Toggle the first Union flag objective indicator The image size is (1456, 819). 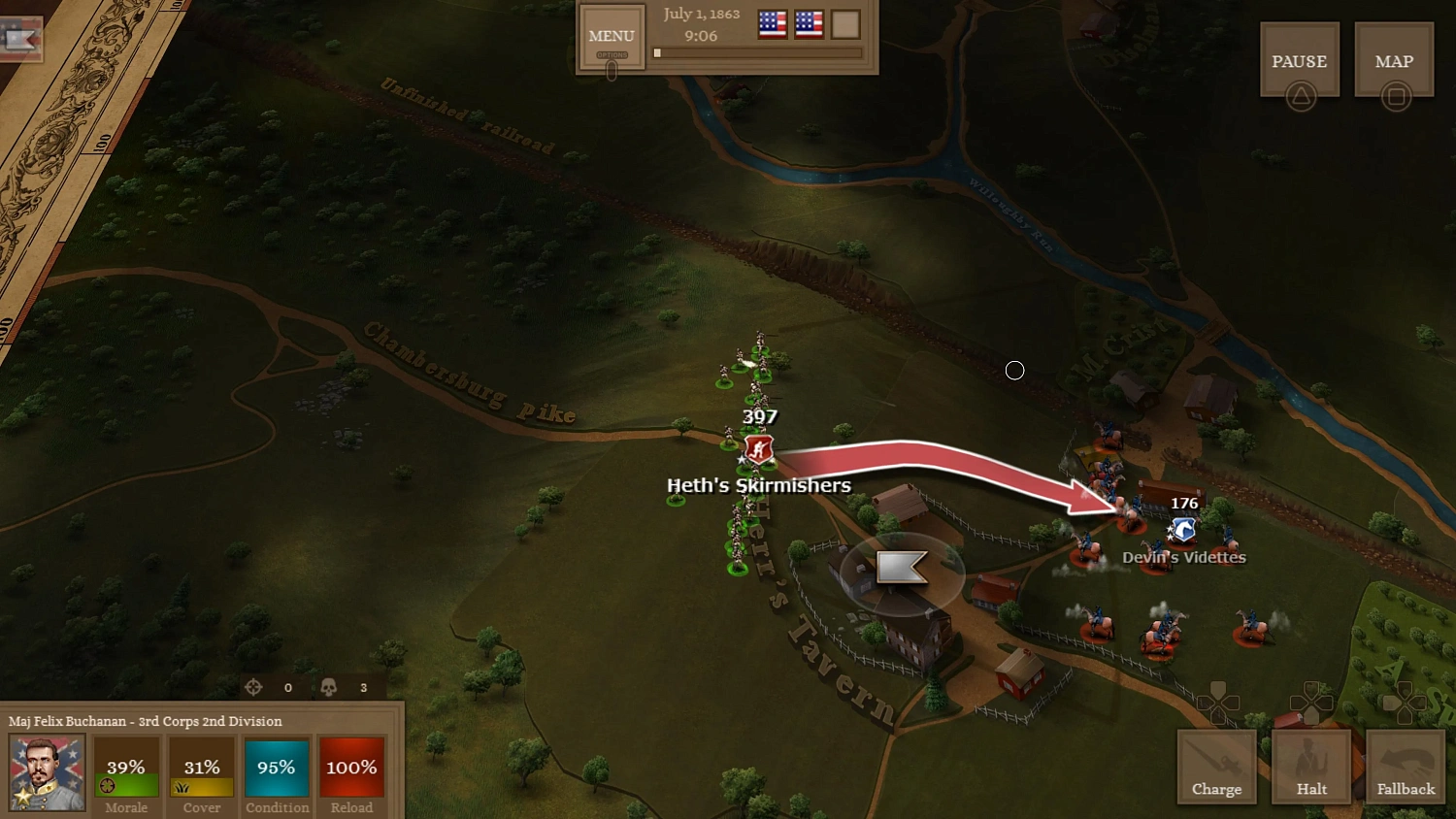771,25
